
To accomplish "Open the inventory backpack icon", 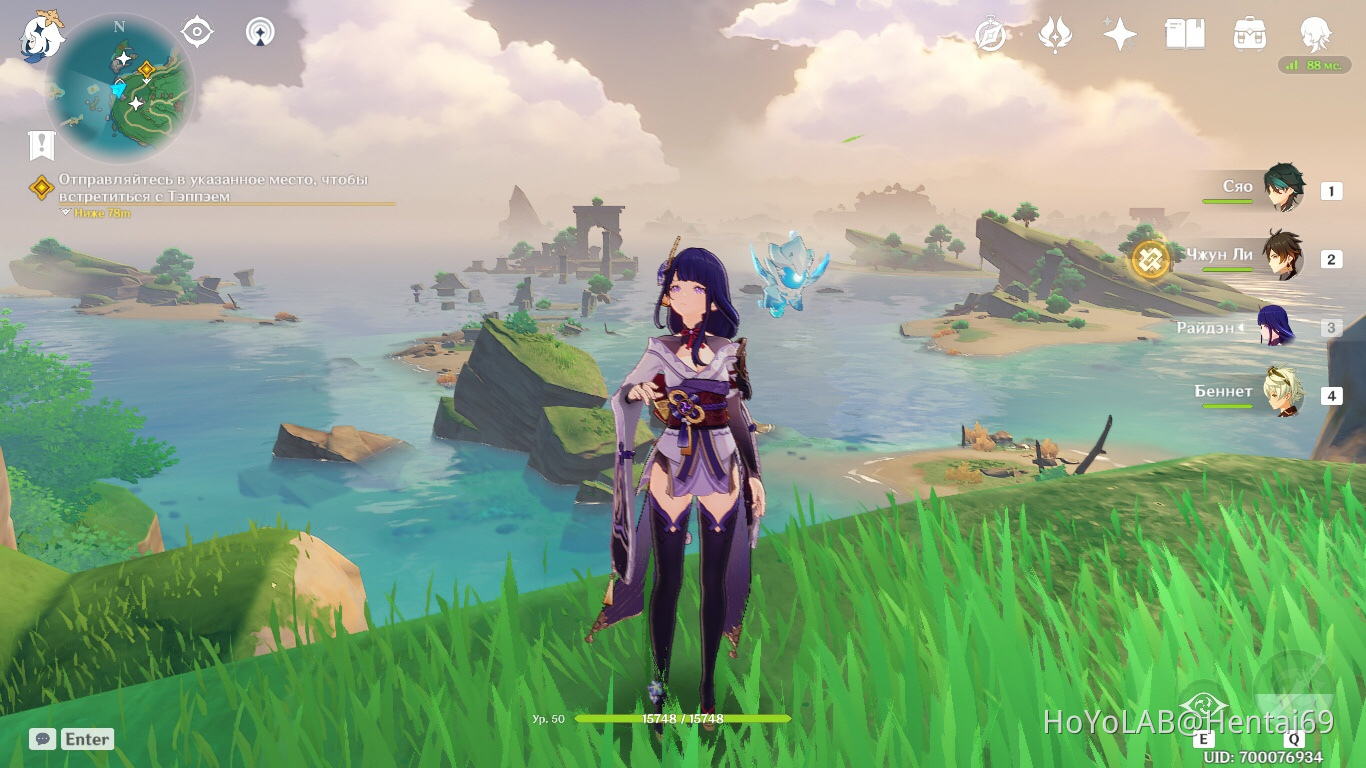I will [x=1250, y=35].
